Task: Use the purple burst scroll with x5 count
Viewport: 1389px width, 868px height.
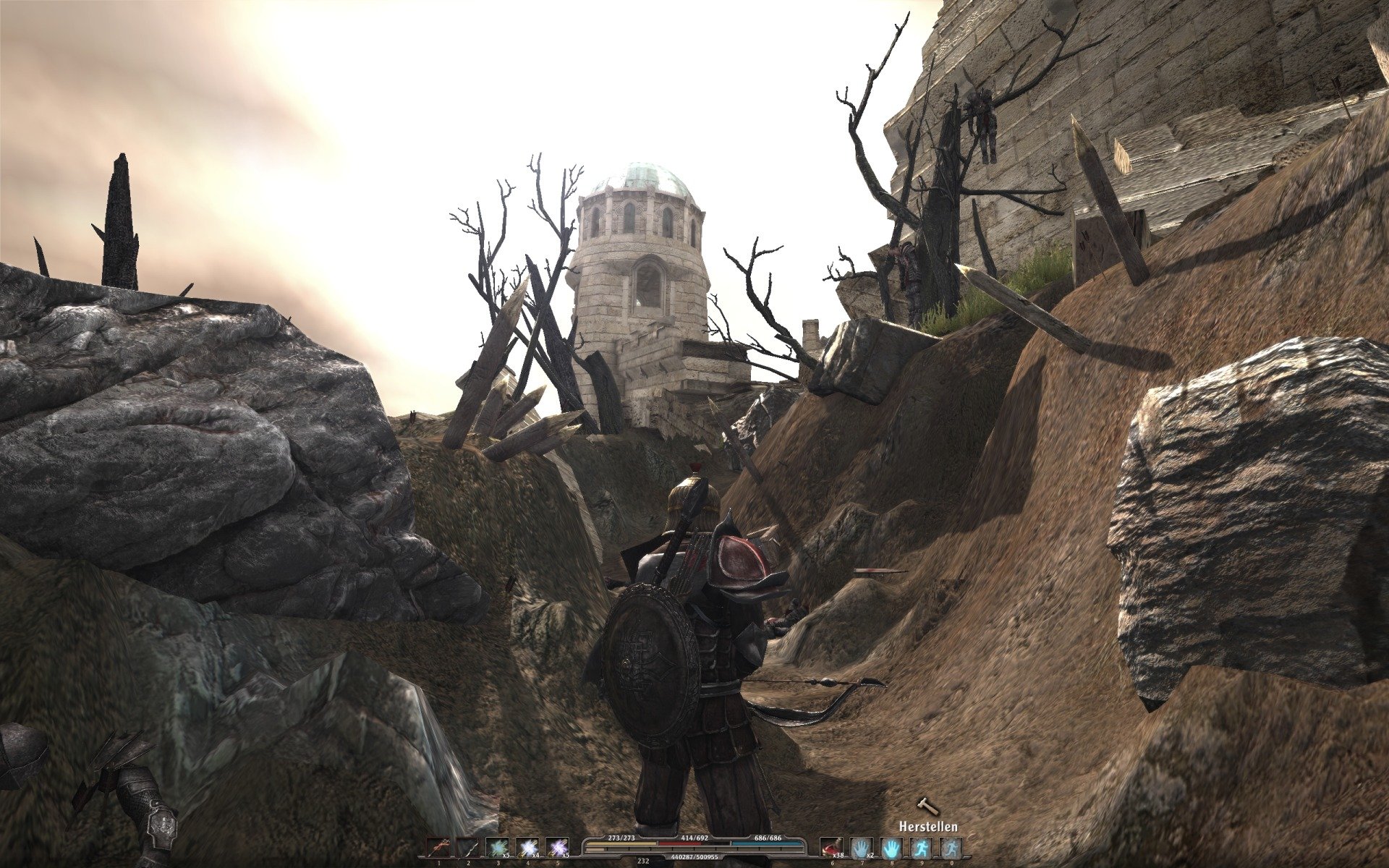Action: pyautogui.click(x=558, y=847)
